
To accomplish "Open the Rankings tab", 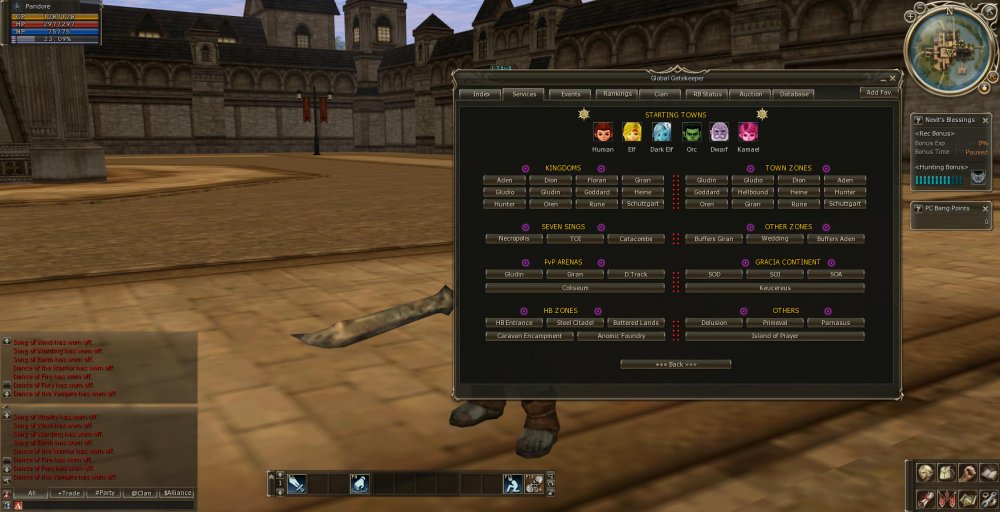I will tap(616, 94).
